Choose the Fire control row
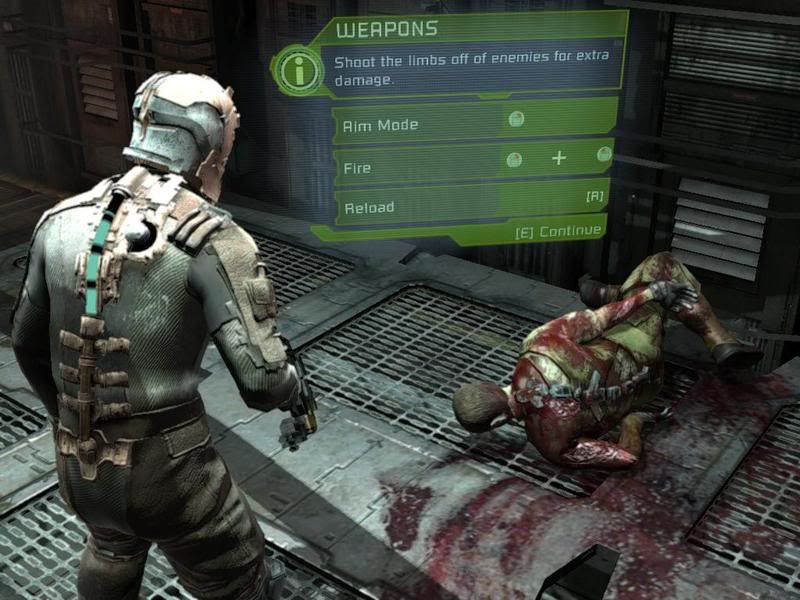 (472, 161)
